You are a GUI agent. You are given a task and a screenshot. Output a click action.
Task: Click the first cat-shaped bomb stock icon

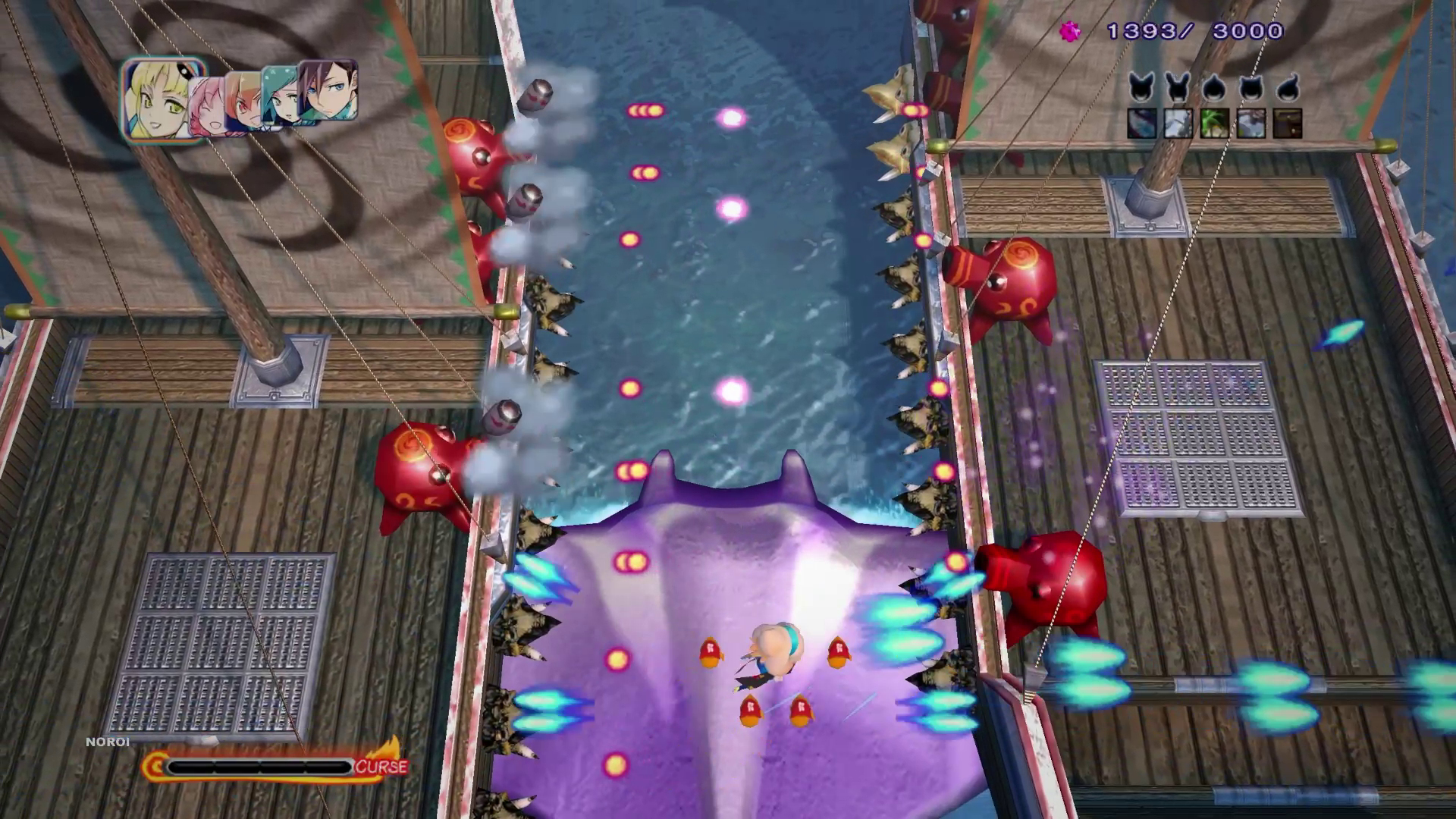1141,89
